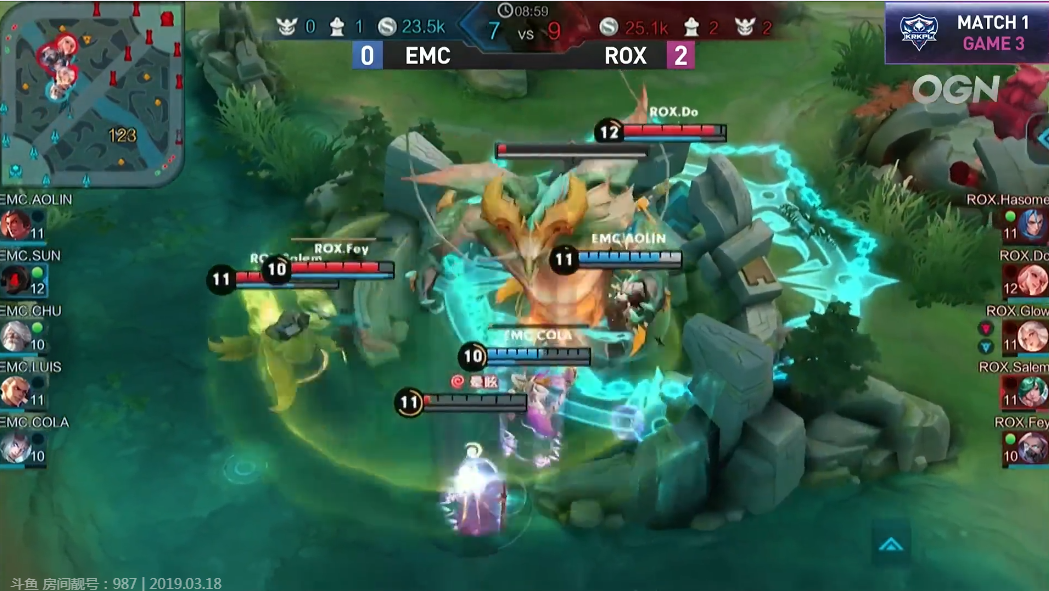Choose EMC.CHU's hero portrait

[x=15, y=336]
